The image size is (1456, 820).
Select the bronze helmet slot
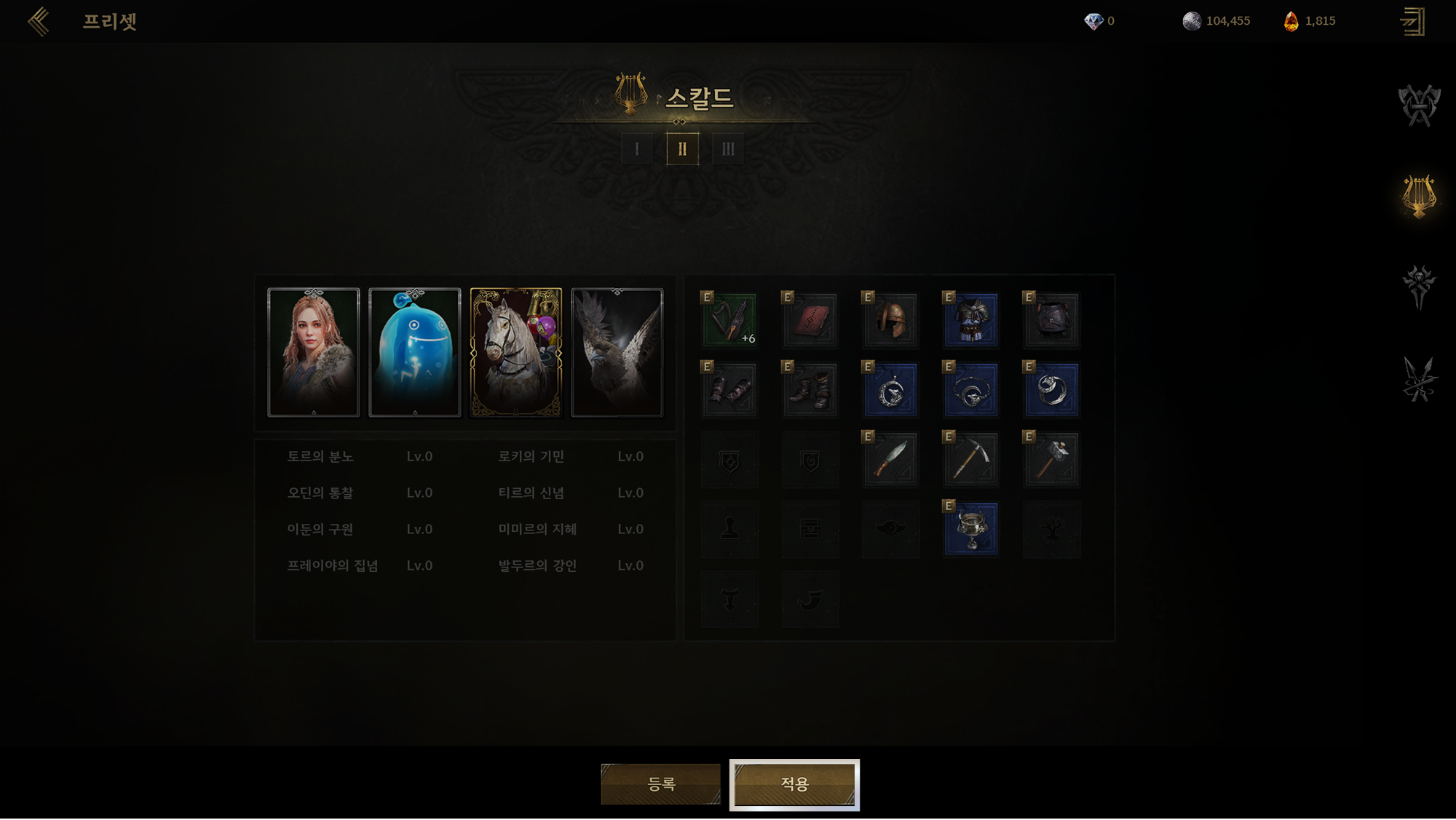click(x=891, y=320)
